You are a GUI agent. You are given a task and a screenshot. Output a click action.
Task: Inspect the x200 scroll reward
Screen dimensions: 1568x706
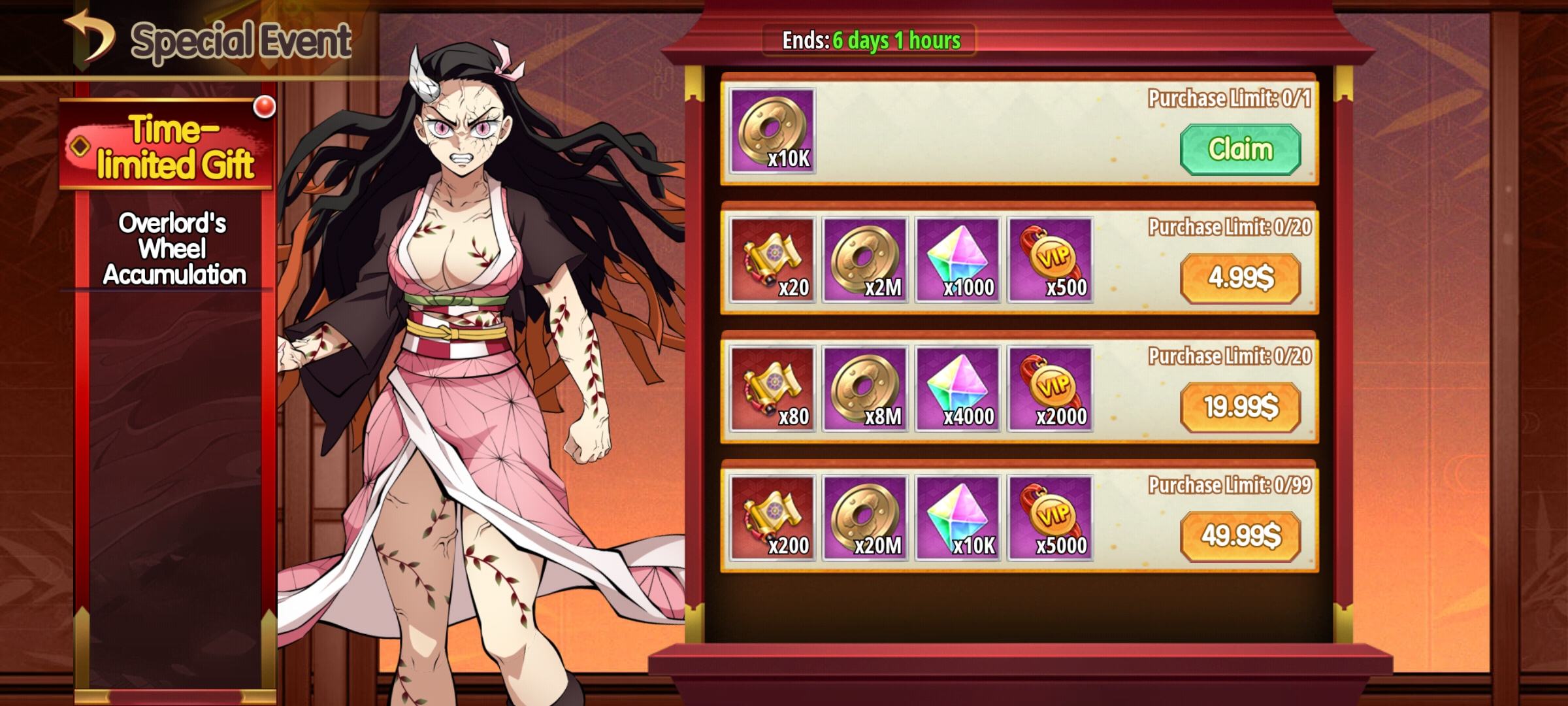(x=773, y=517)
